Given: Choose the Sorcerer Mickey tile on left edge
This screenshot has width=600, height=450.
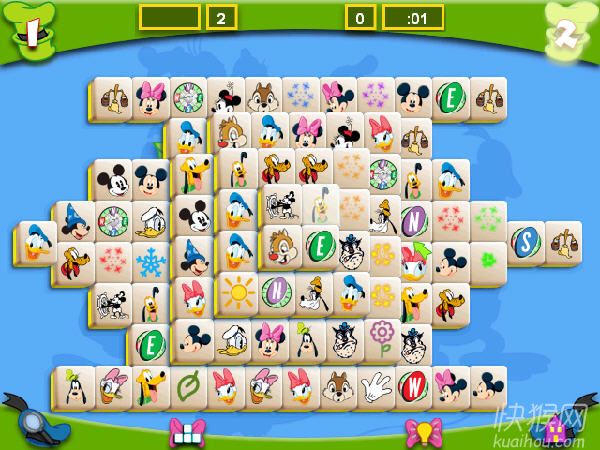Looking at the screenshot, I should (75, 218).
